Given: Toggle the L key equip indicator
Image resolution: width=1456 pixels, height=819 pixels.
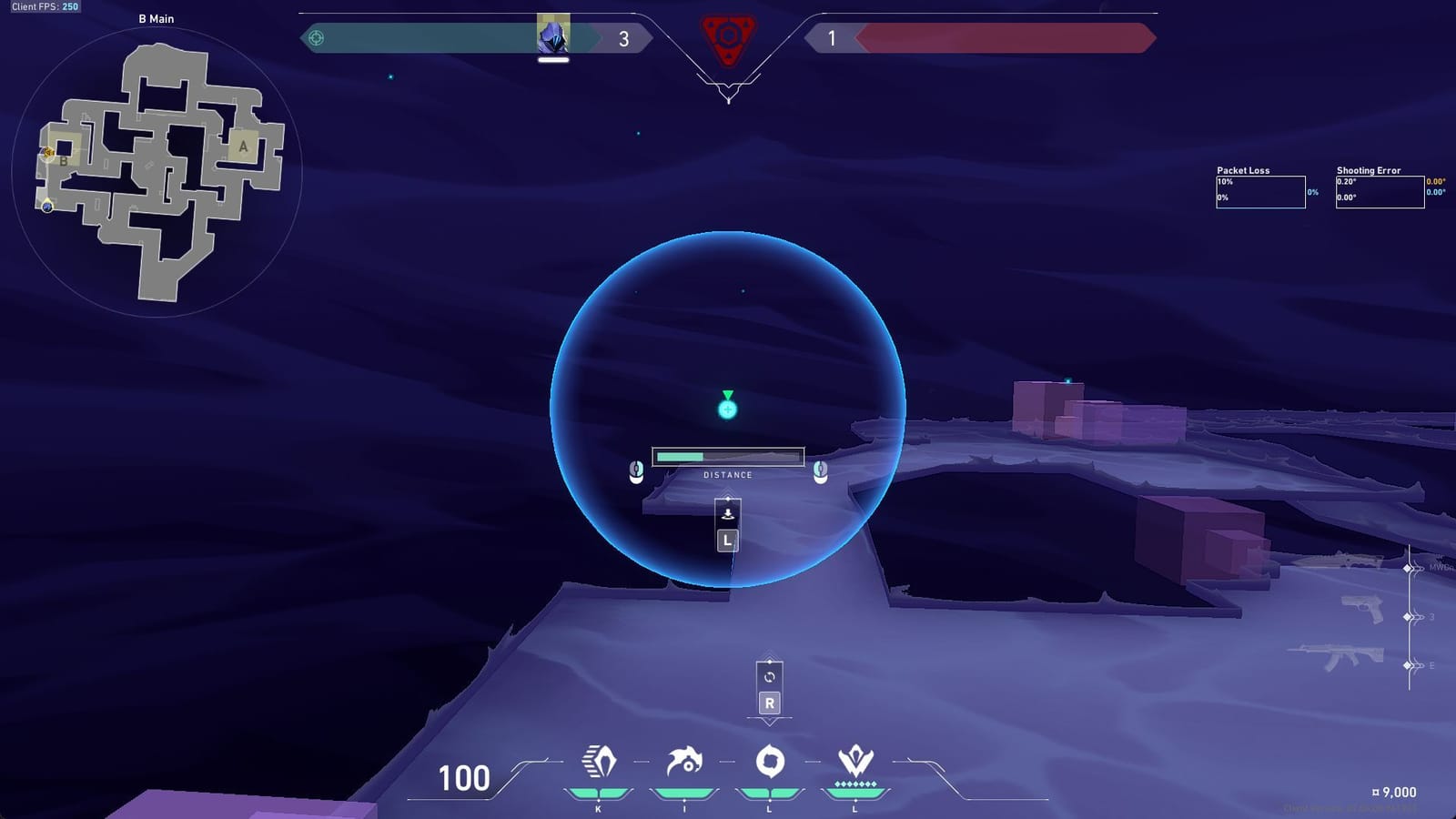Looking at the screenshot, I should pyautogui.click(x=727, y=539).
